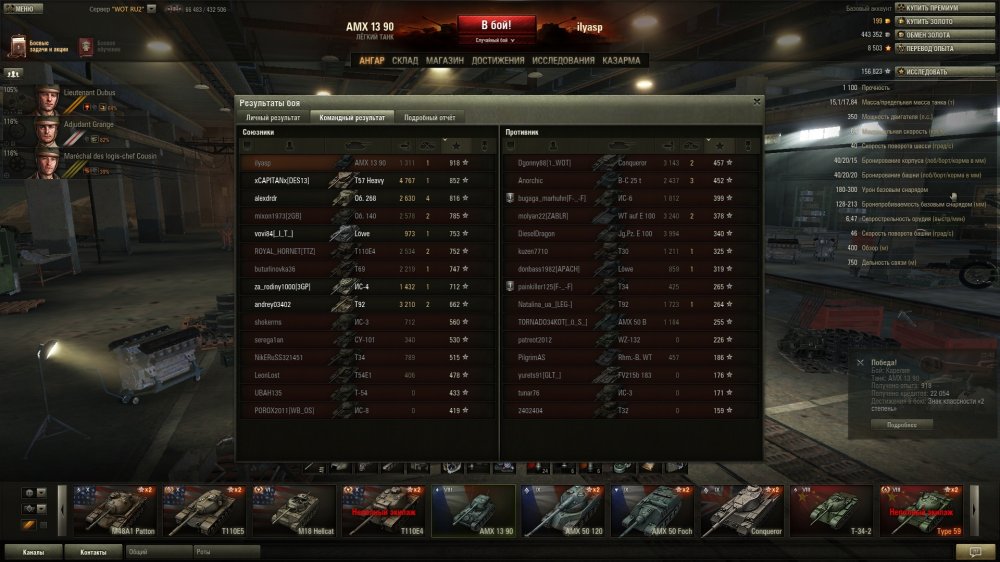Switch to the СКЛАД tab
1000x562 pixels.
(405, 60)
